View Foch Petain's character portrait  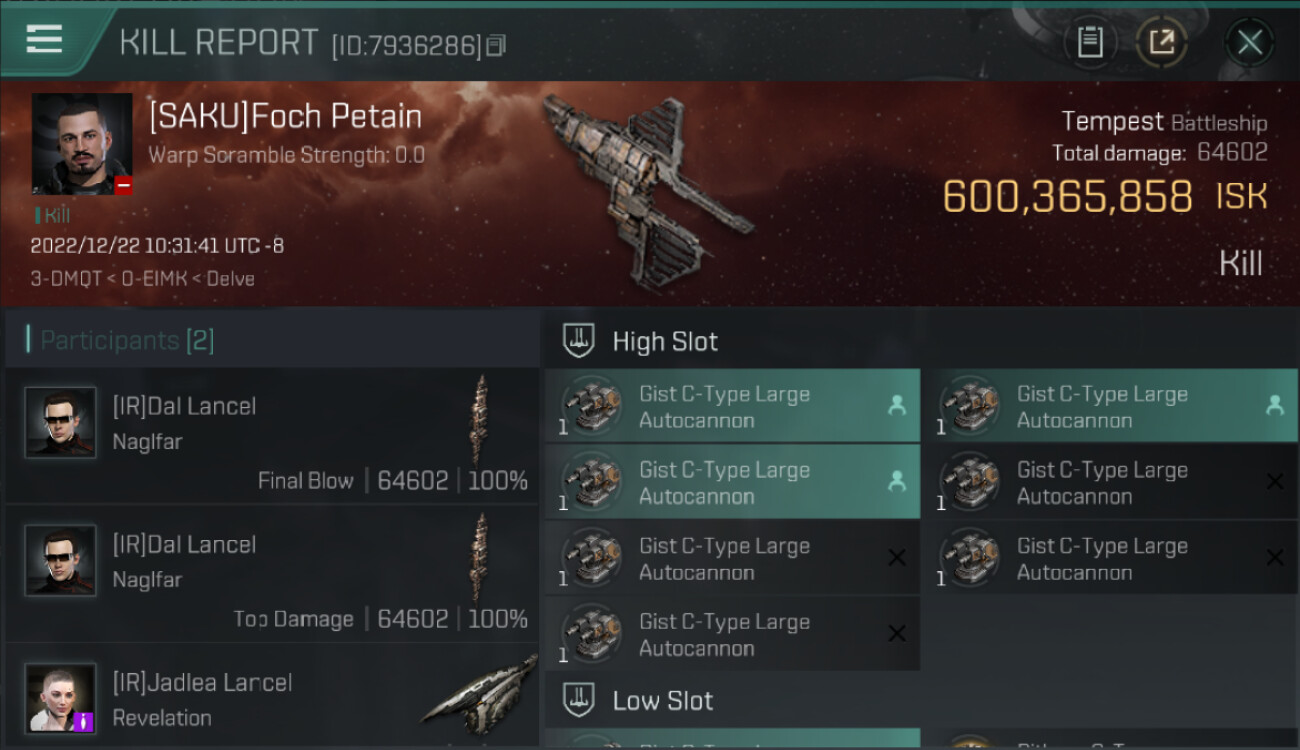(82, 144)
